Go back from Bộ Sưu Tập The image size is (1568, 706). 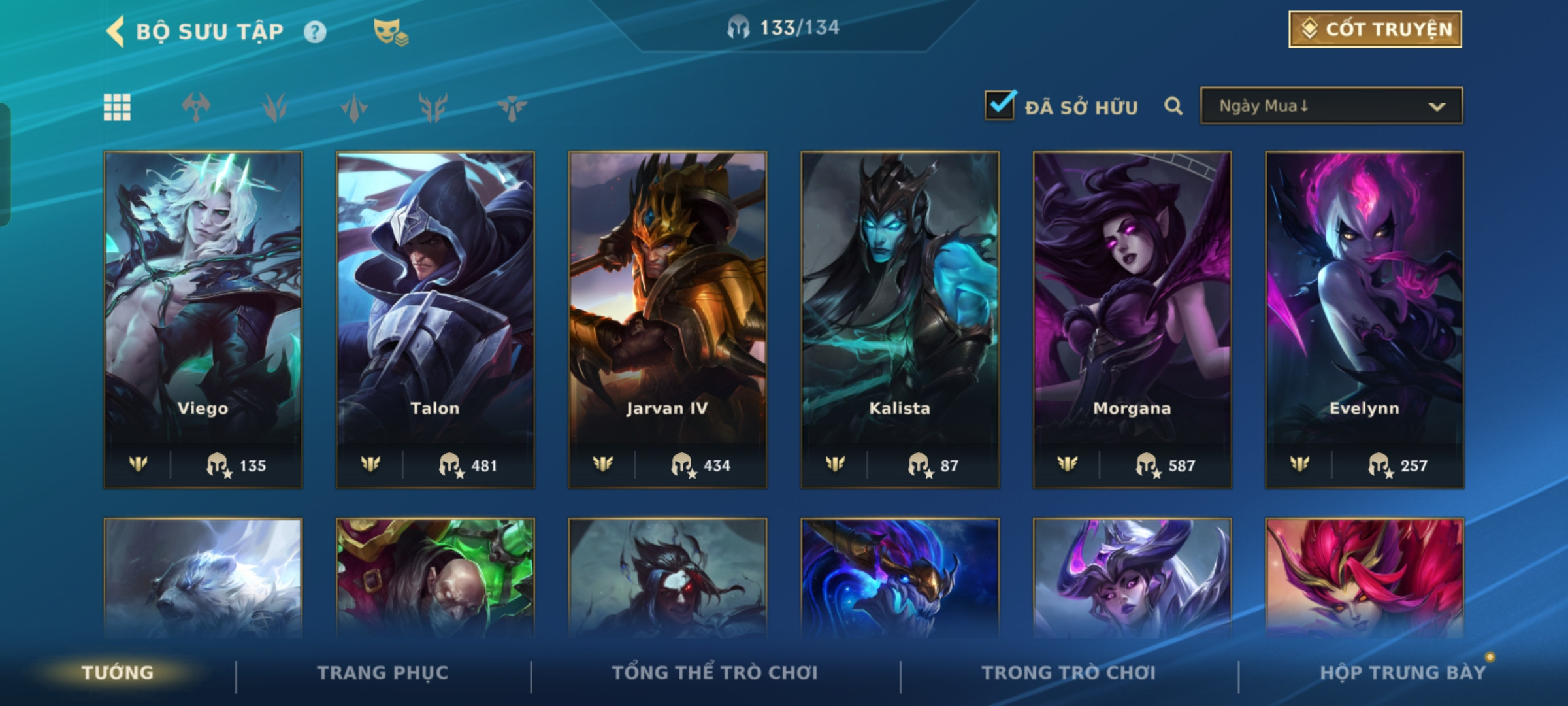(116, 31)
